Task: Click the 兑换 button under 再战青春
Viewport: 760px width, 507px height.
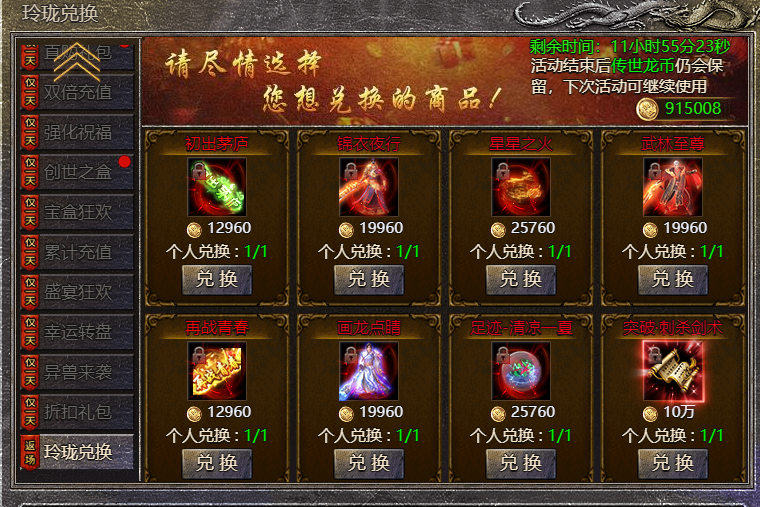Action: 217,463
